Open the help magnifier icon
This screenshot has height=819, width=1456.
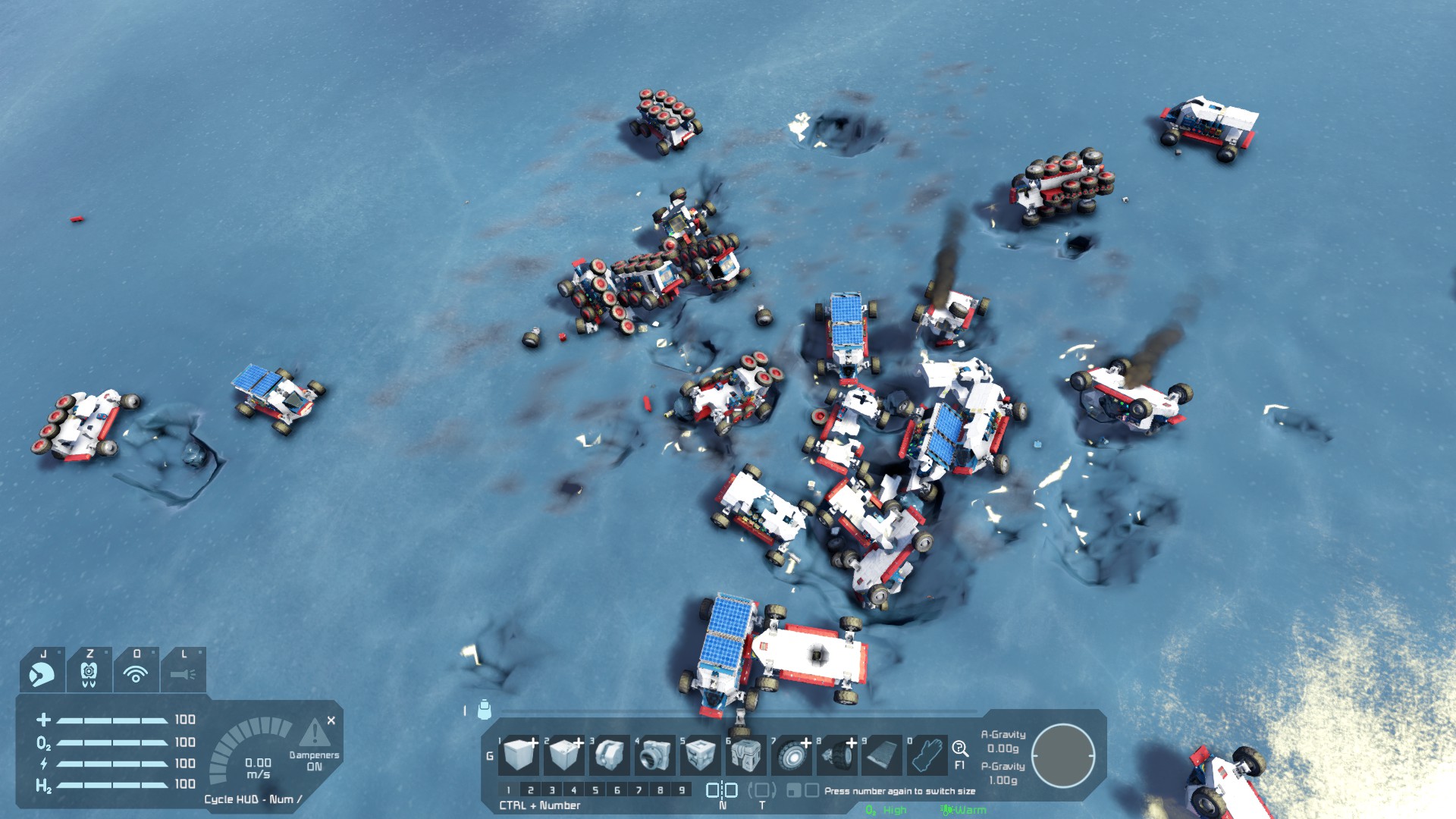click(x=959, y=748)
